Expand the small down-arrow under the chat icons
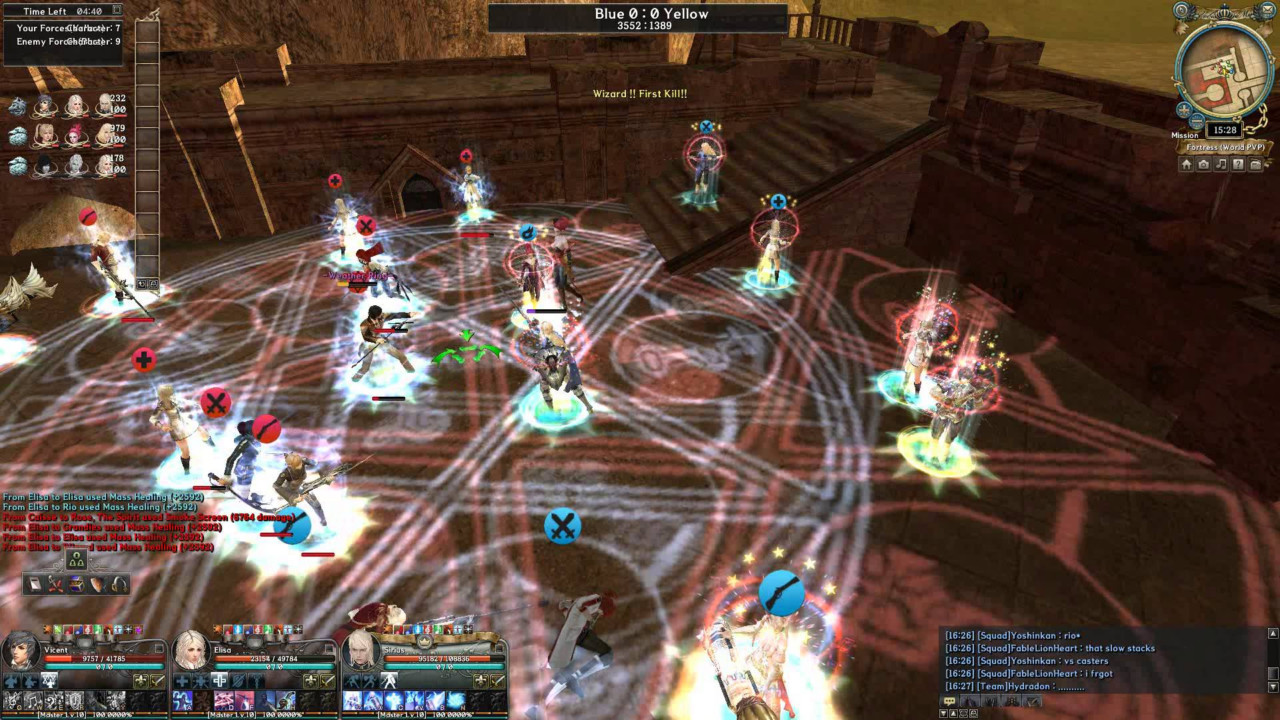Screen dimensions: 1280x720 [944, 713]
